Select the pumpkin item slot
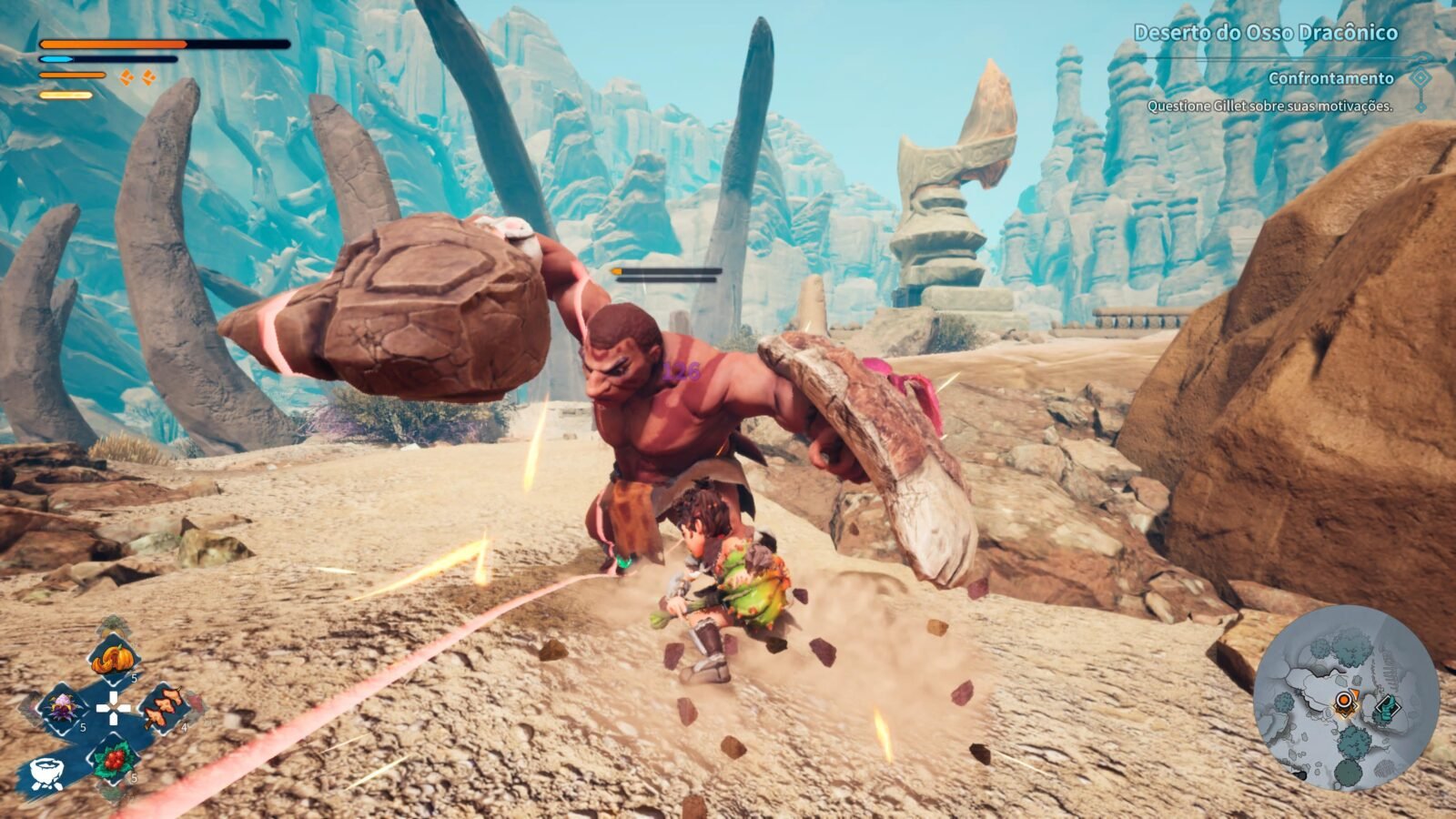This screenshot has width=1456, height=819. (113, 655)
